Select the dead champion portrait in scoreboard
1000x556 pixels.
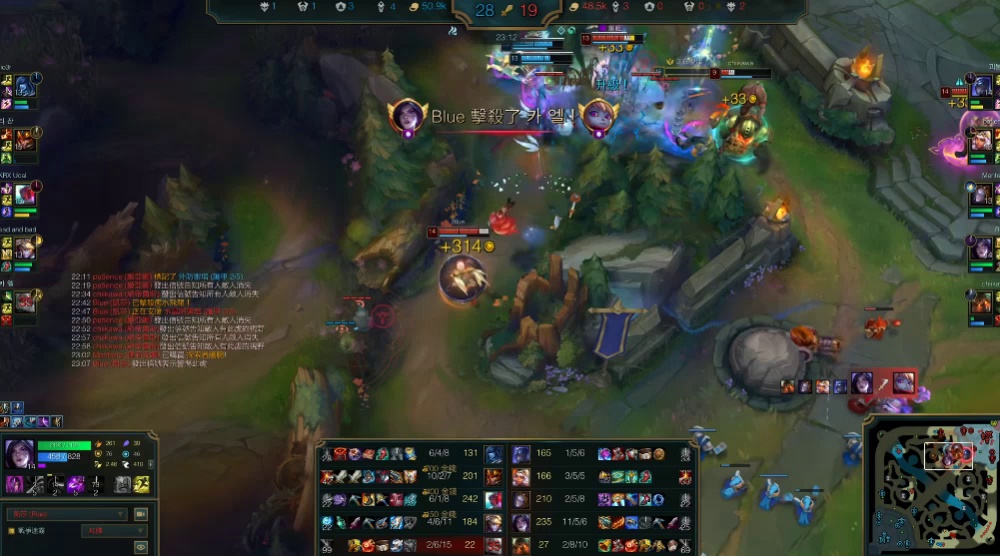(x=494, y=544)
